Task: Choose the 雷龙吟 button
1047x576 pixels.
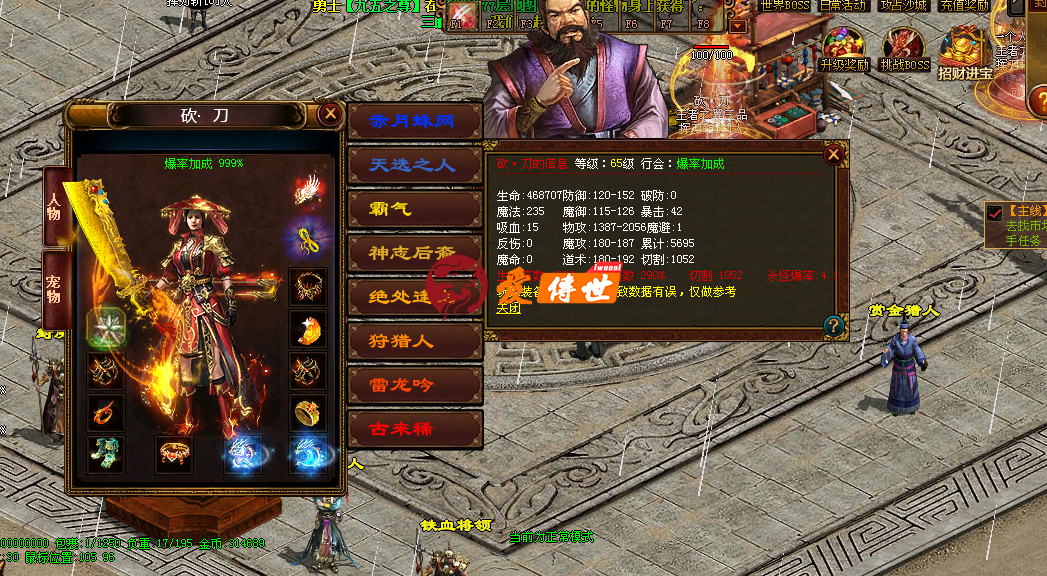Action: click(414, 385)
